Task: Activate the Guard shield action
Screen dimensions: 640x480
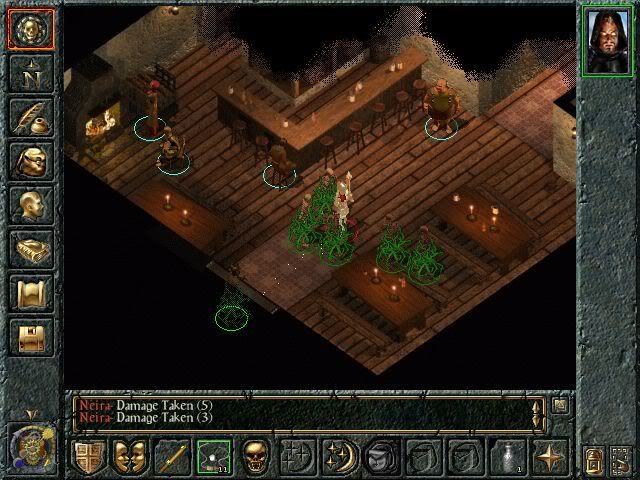Action: point(88,457)
